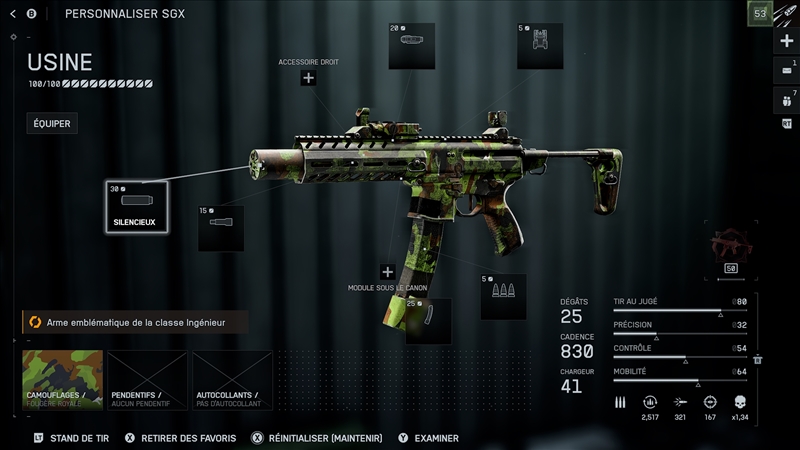This screenshot has width=800, height=450.
Task: Click the Équiper button
Action: [x=52, y=124]
